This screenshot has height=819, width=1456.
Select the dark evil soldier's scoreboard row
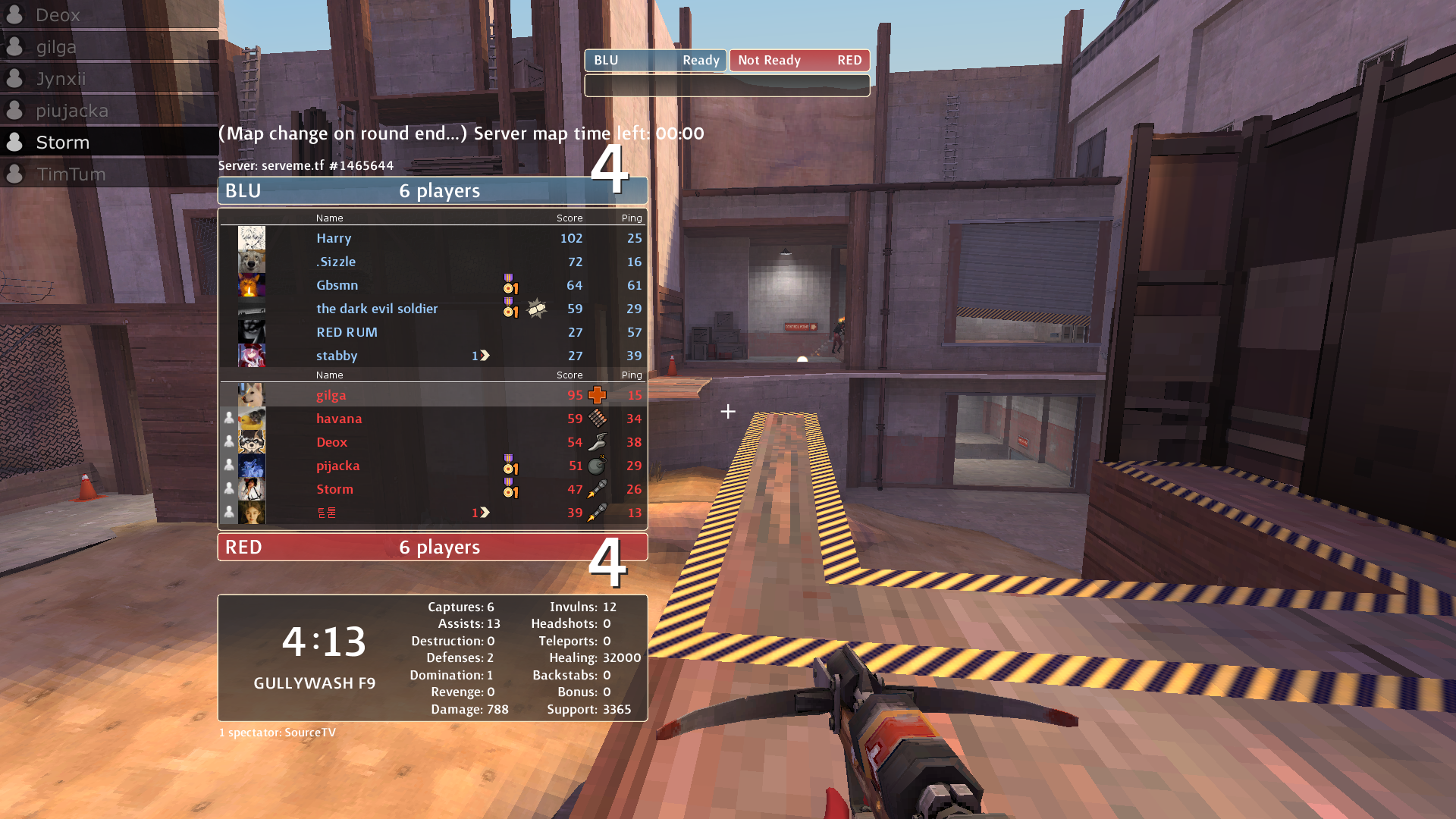tap(432, 309)
